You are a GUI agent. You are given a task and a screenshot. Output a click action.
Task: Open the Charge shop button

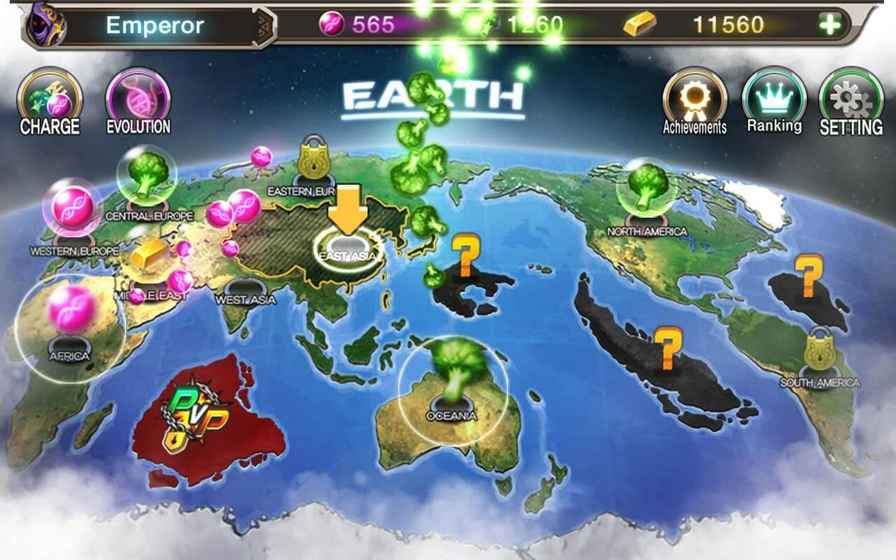[49, 101]
